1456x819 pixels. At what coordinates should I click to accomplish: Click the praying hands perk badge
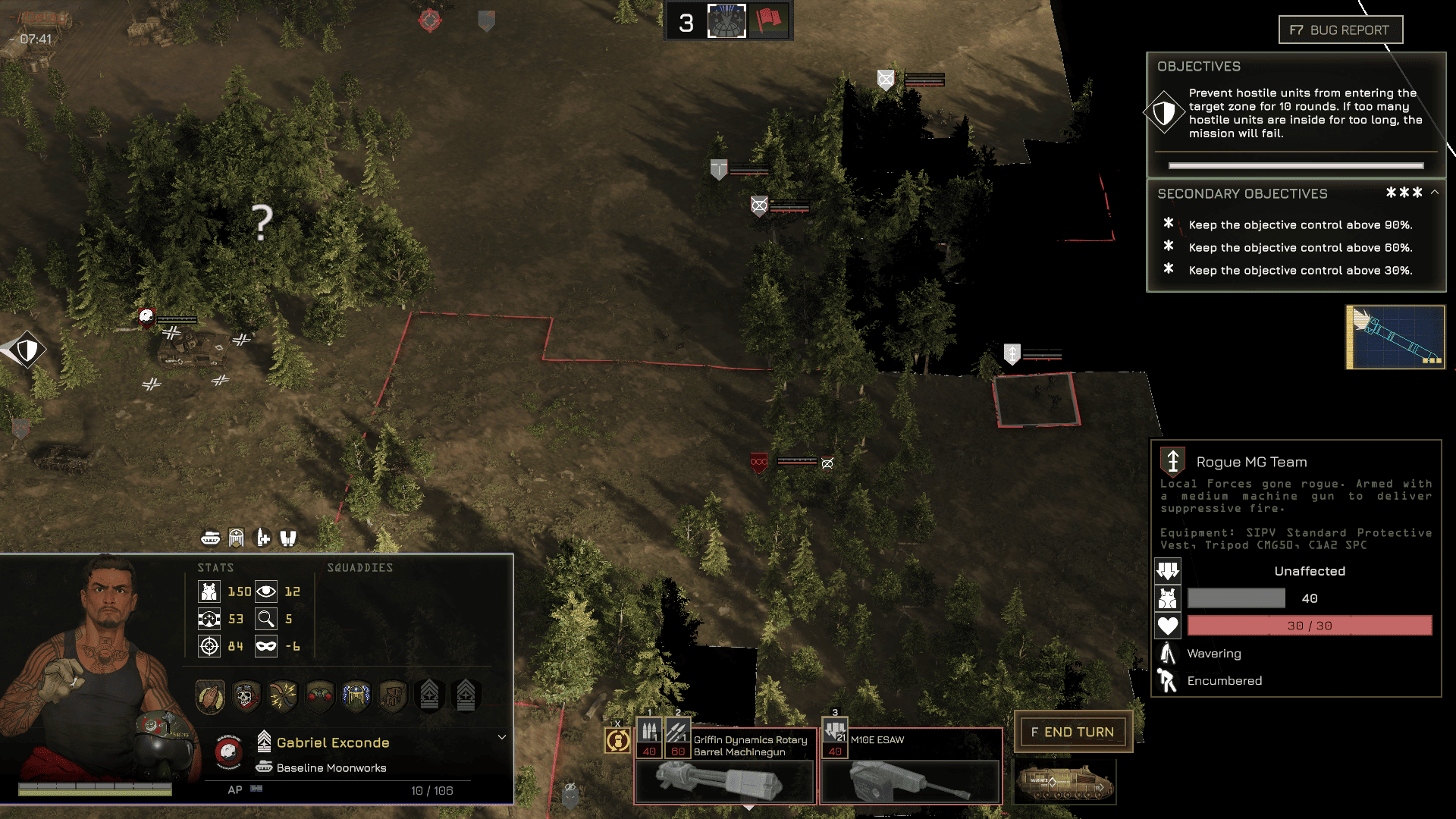pyautogui.click(x=210, y=695)
